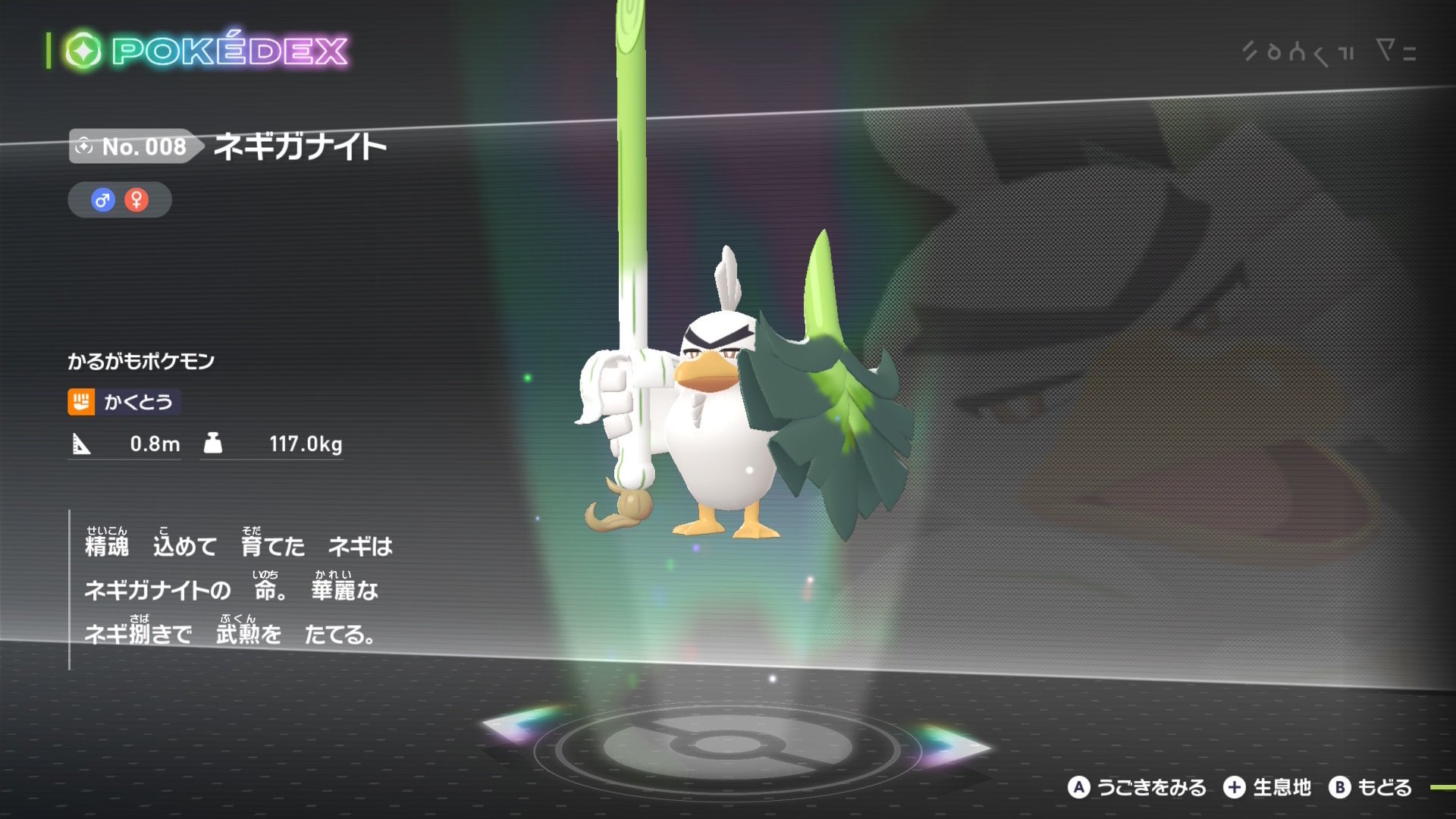Click うごきをみる to view animations
This screenshot has width=1456, height=819.
click(1153, 788)
